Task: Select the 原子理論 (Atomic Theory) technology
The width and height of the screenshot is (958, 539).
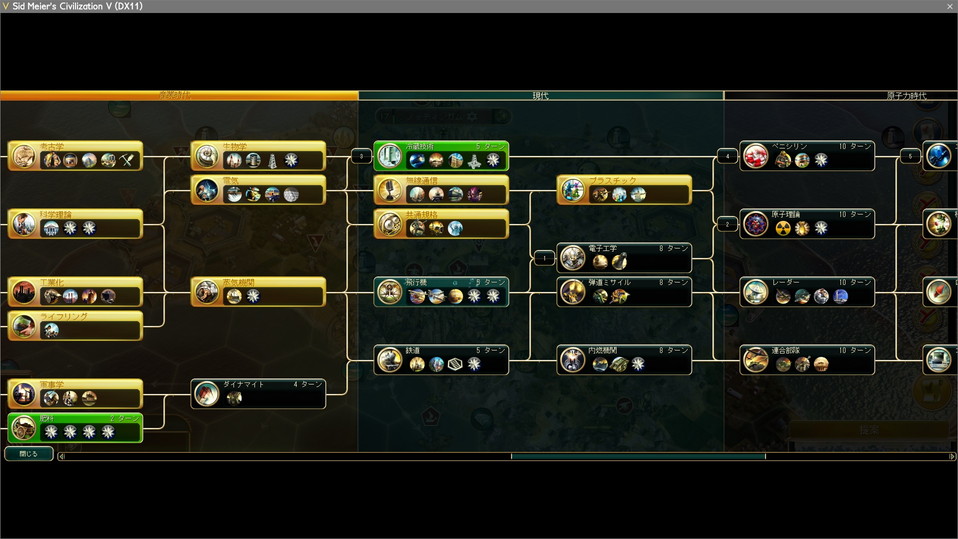Action: click(808, 223)
